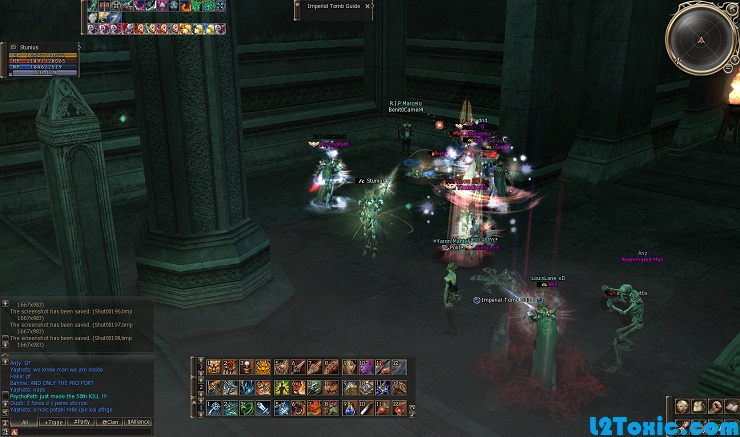The image size is (740, 437).
Task: Use the skull skill on top hotbar row
Action: pyautogui.click(x=246, y=367)
